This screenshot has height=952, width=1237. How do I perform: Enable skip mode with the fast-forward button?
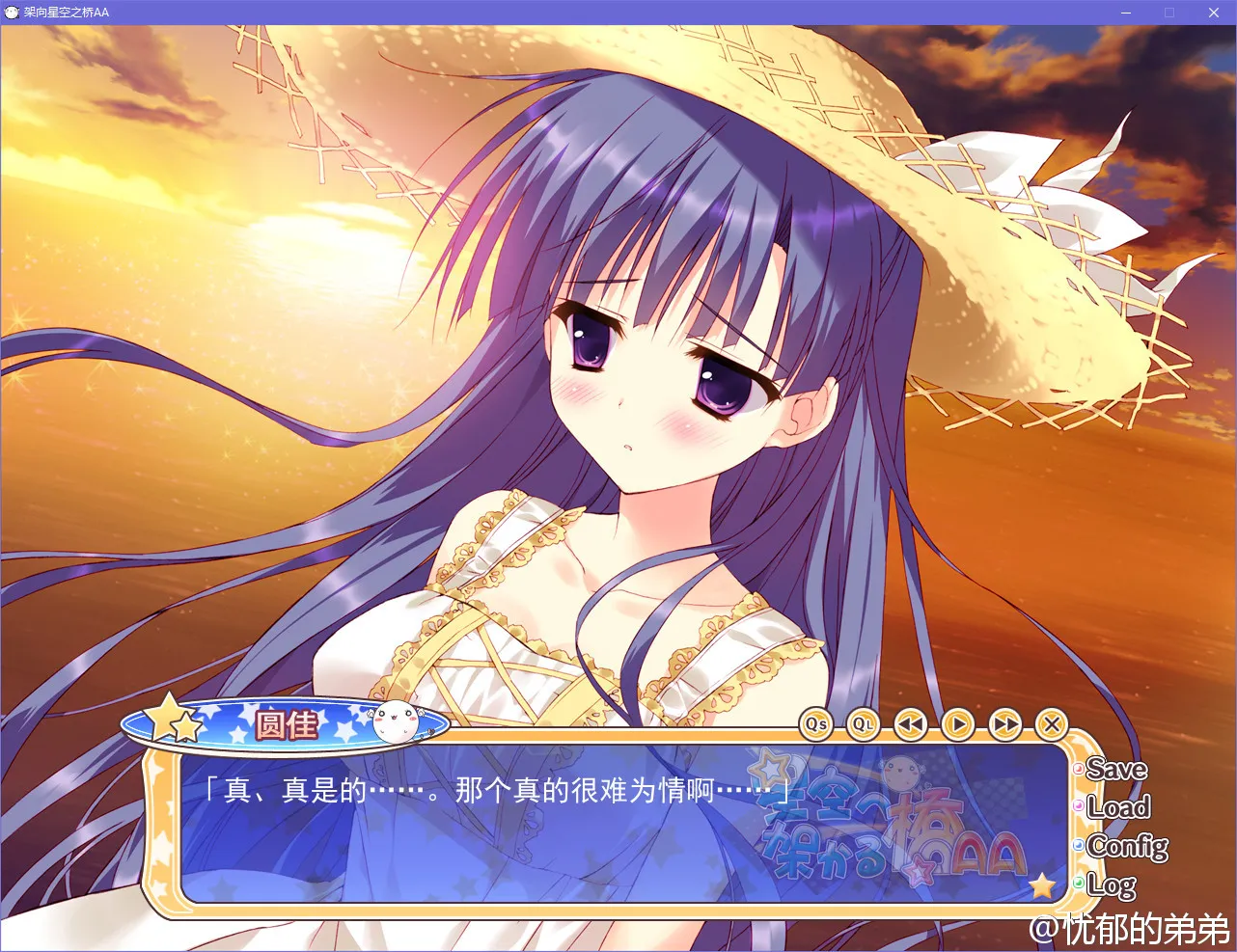(x=1005, y=725)
